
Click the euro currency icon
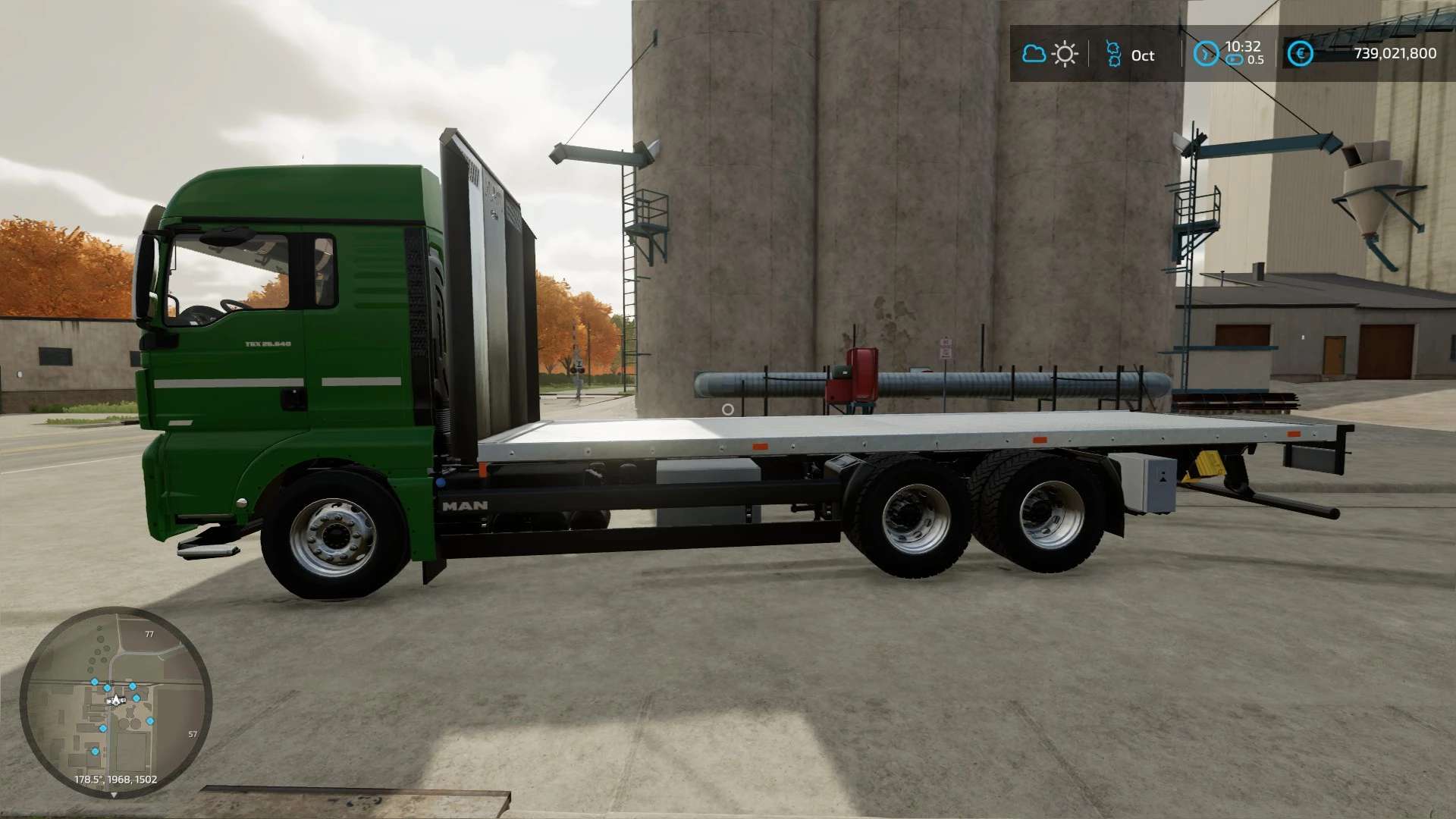click(1300, 54)
